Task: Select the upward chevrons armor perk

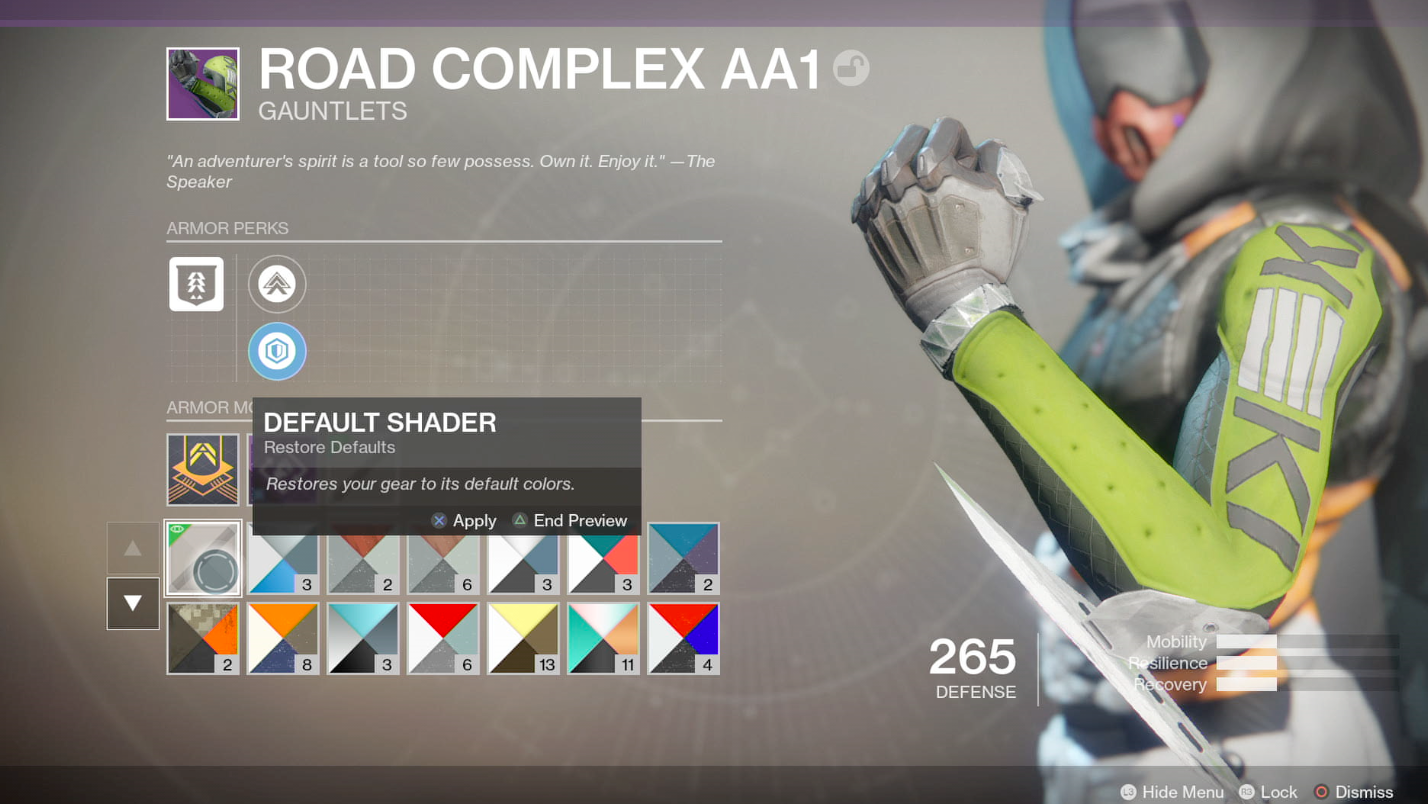Action: tap(277, 285)
